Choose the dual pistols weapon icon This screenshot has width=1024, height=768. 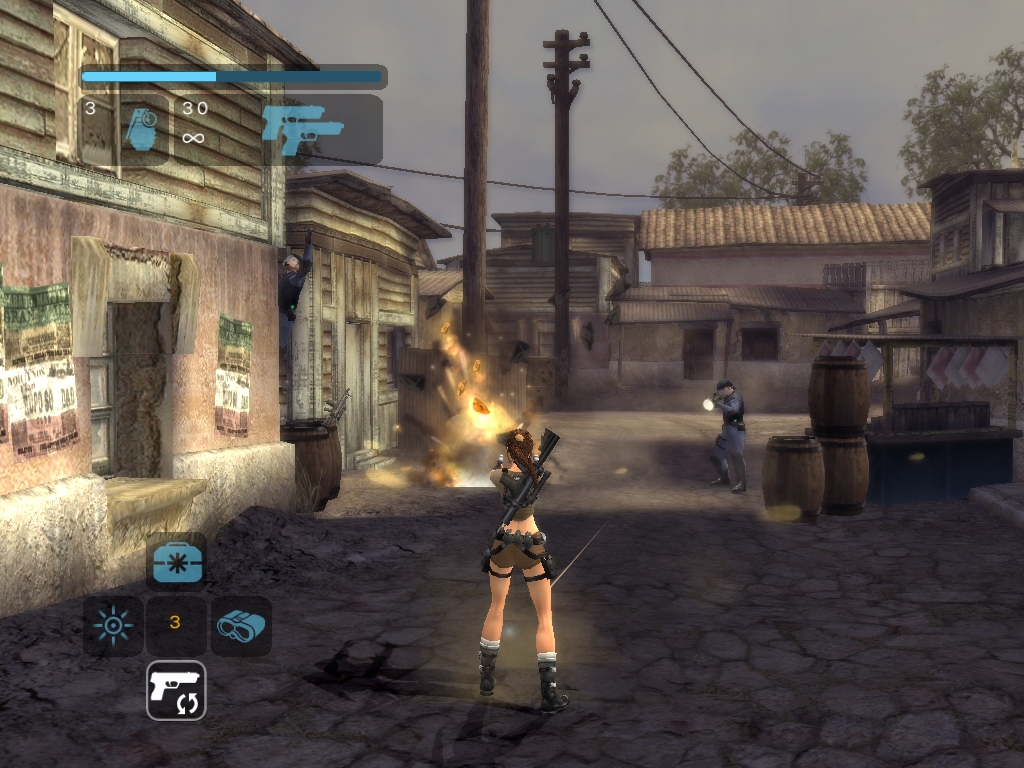302,129
